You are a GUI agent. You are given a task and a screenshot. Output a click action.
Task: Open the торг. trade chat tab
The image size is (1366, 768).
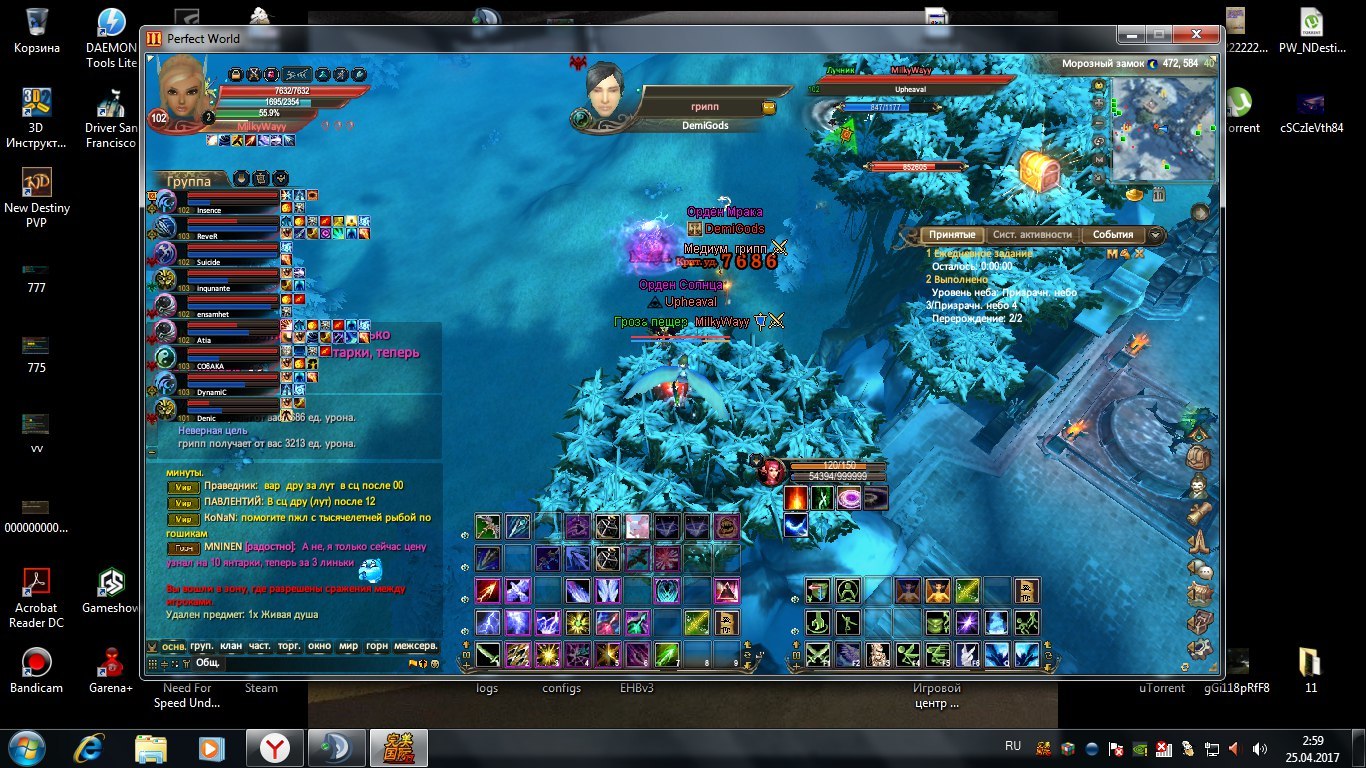(x=289, y=646)
